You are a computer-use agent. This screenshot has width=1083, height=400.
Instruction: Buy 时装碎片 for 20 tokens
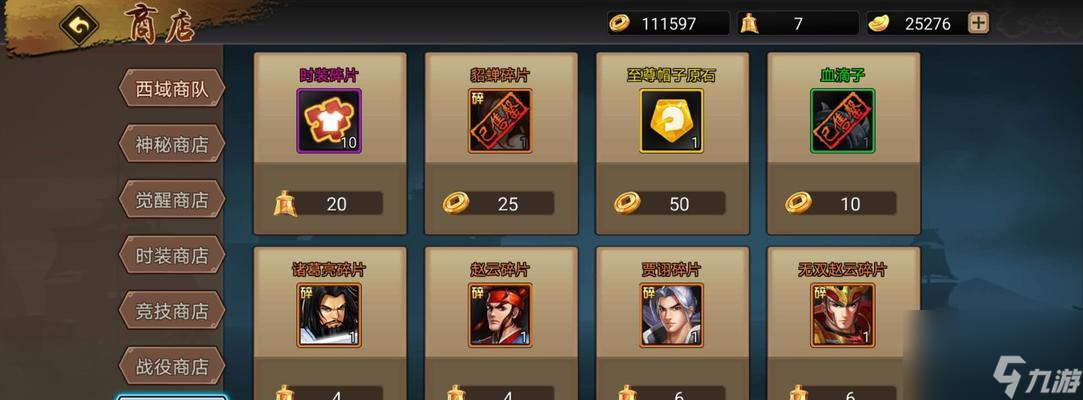coord(329,204)
